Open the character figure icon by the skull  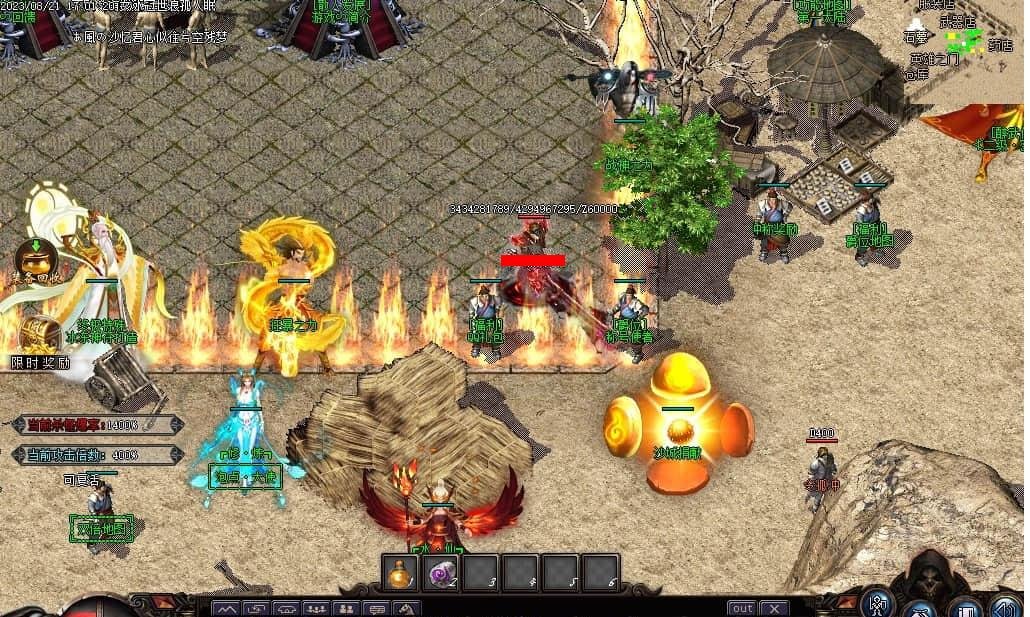(880, 604)
